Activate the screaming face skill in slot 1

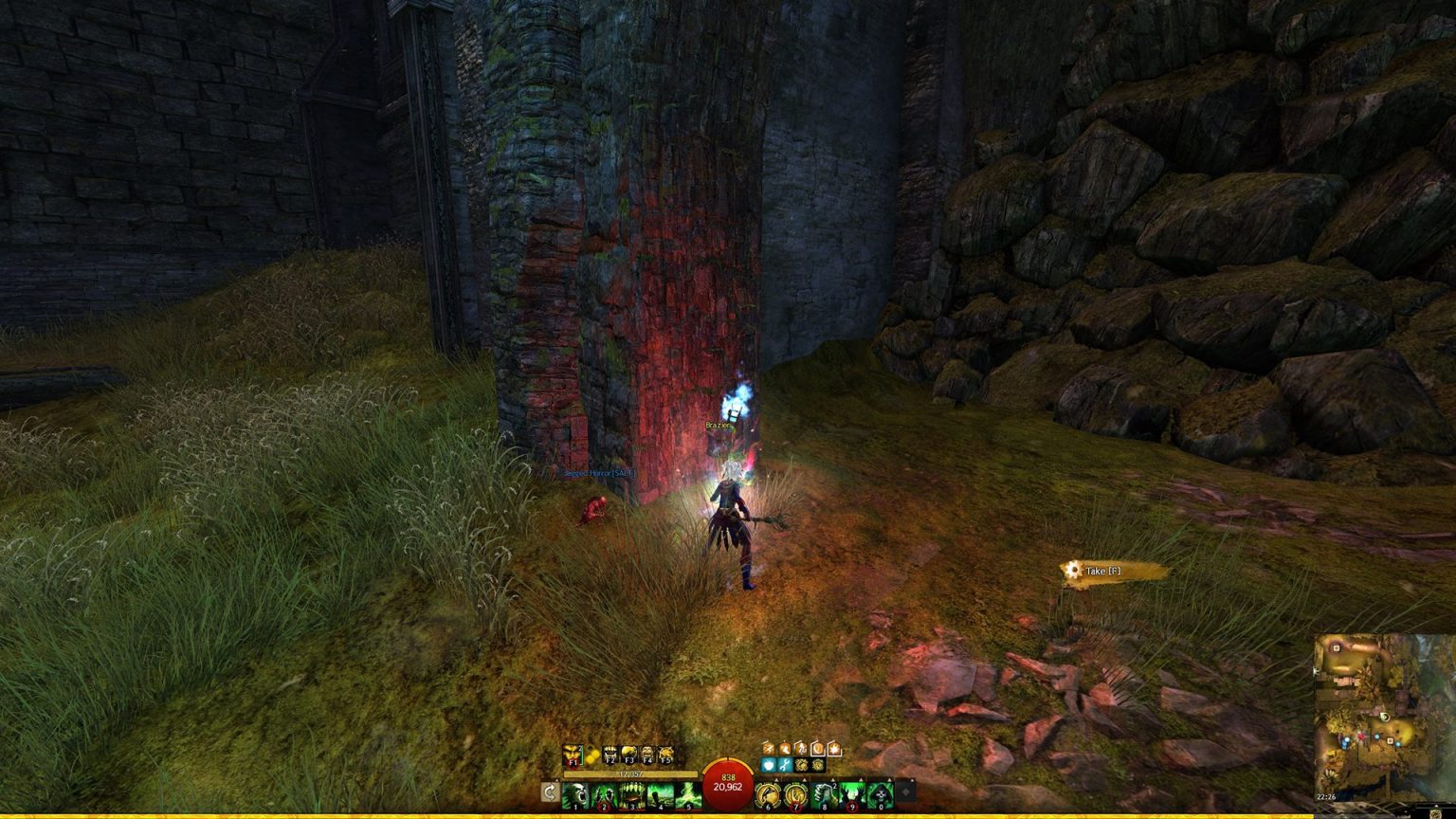pos(575,795)
